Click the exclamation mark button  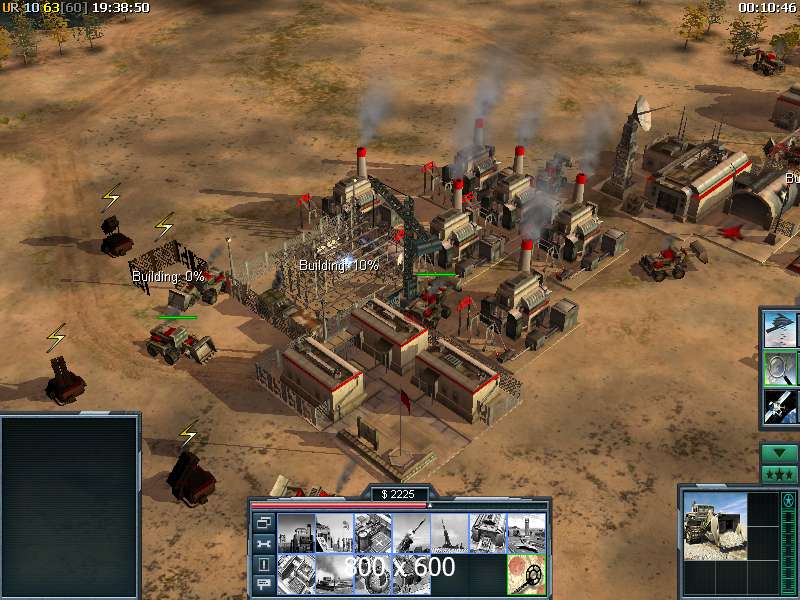(264, 564)
